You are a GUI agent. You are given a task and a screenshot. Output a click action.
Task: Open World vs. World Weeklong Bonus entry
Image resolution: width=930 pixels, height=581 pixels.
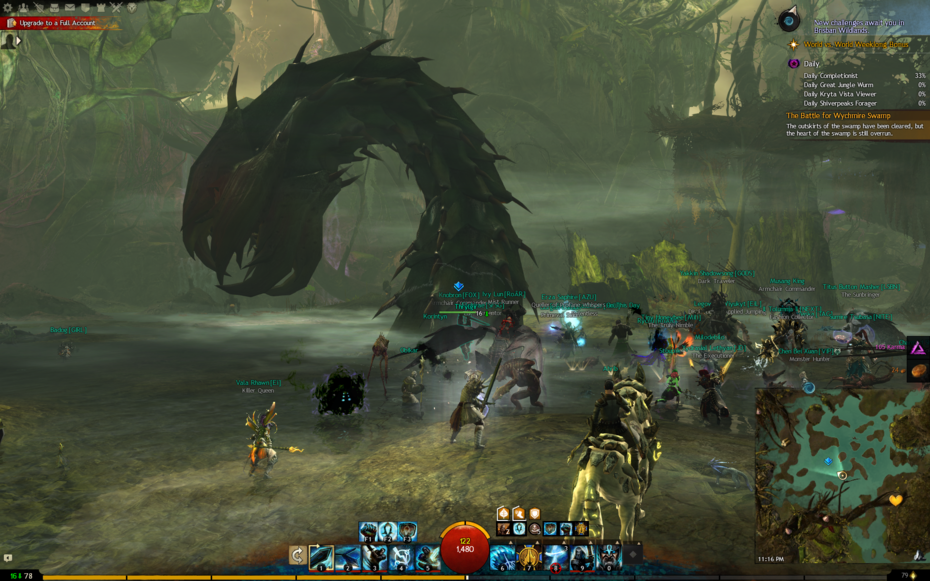860,45
